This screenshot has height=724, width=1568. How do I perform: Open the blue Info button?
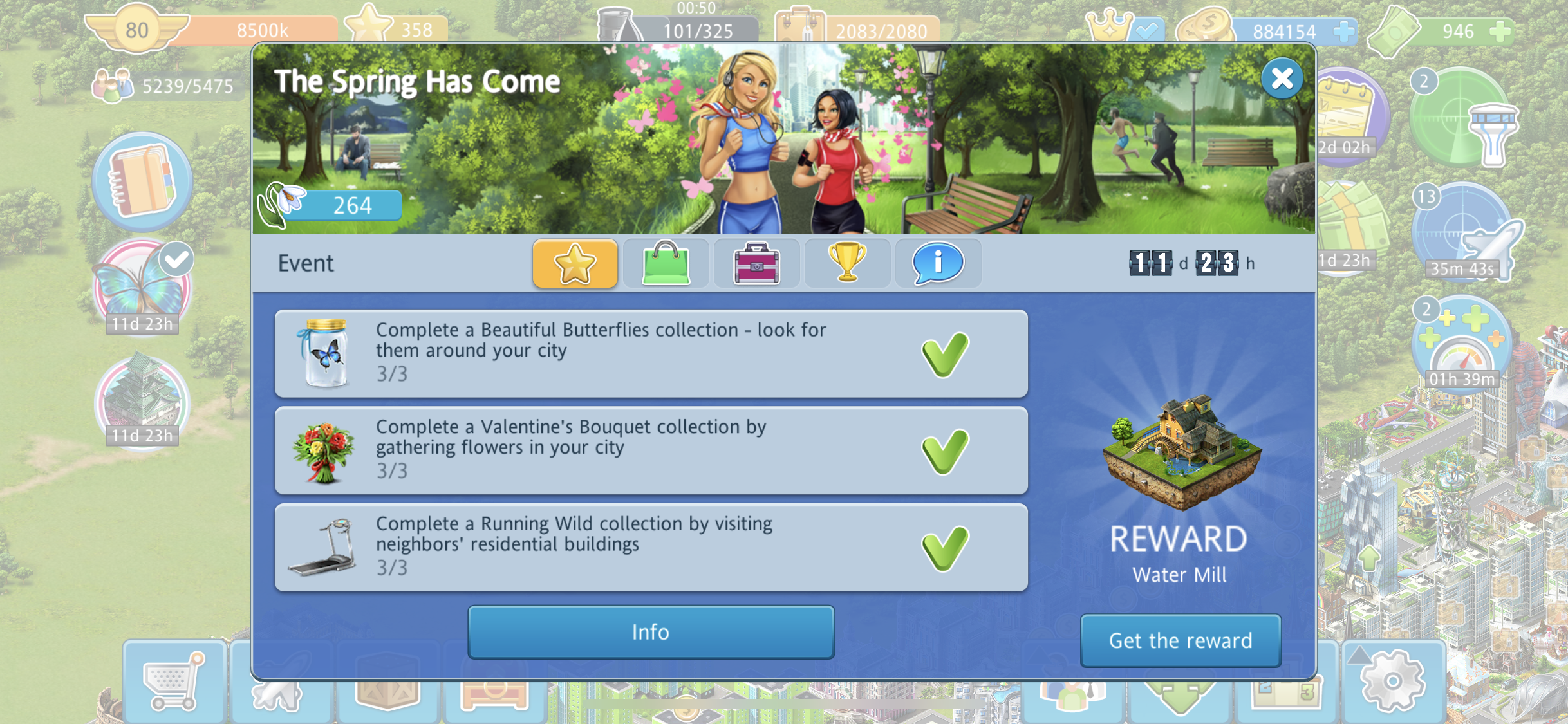pyautogui.click(x=651, y=632)
